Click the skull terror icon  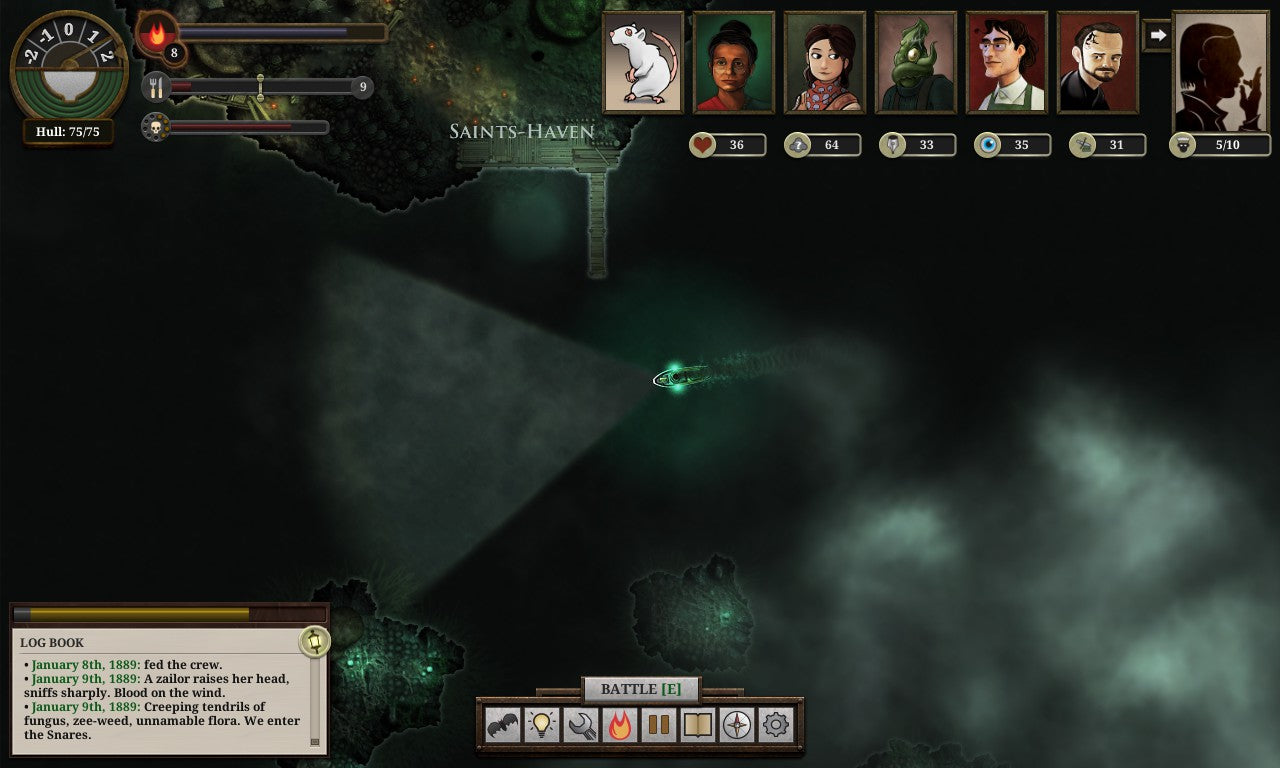coord(158,127)
